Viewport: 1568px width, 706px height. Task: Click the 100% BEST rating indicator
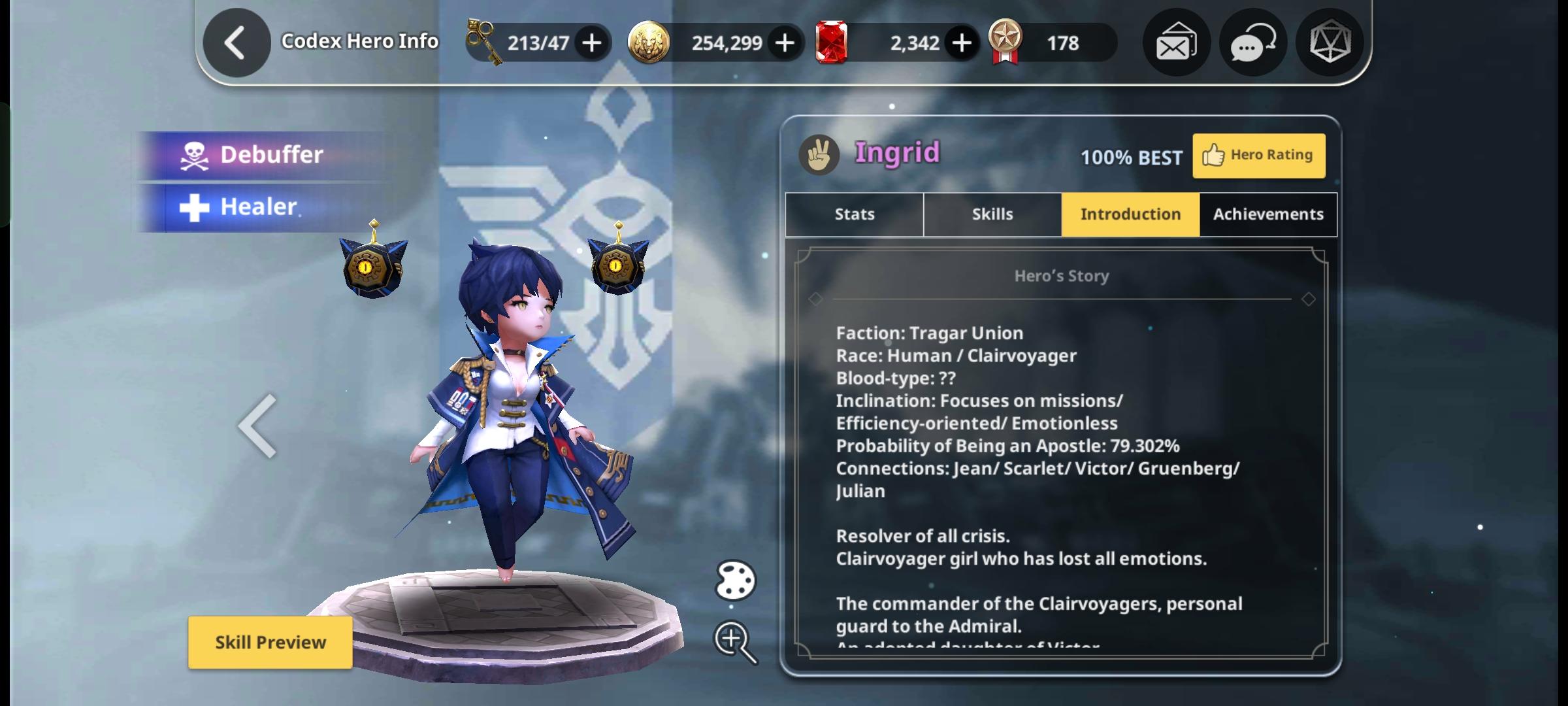1130,157
